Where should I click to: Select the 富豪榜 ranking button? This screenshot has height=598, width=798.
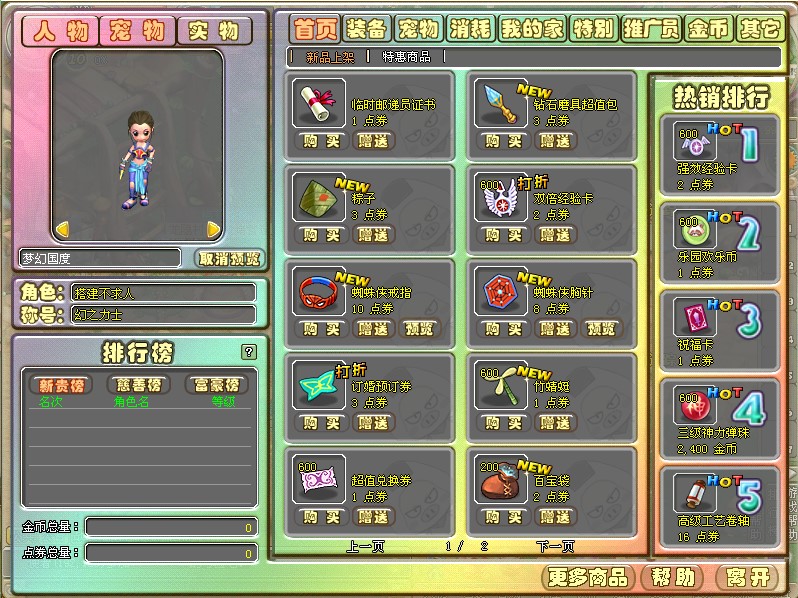(x=217, y=385)
